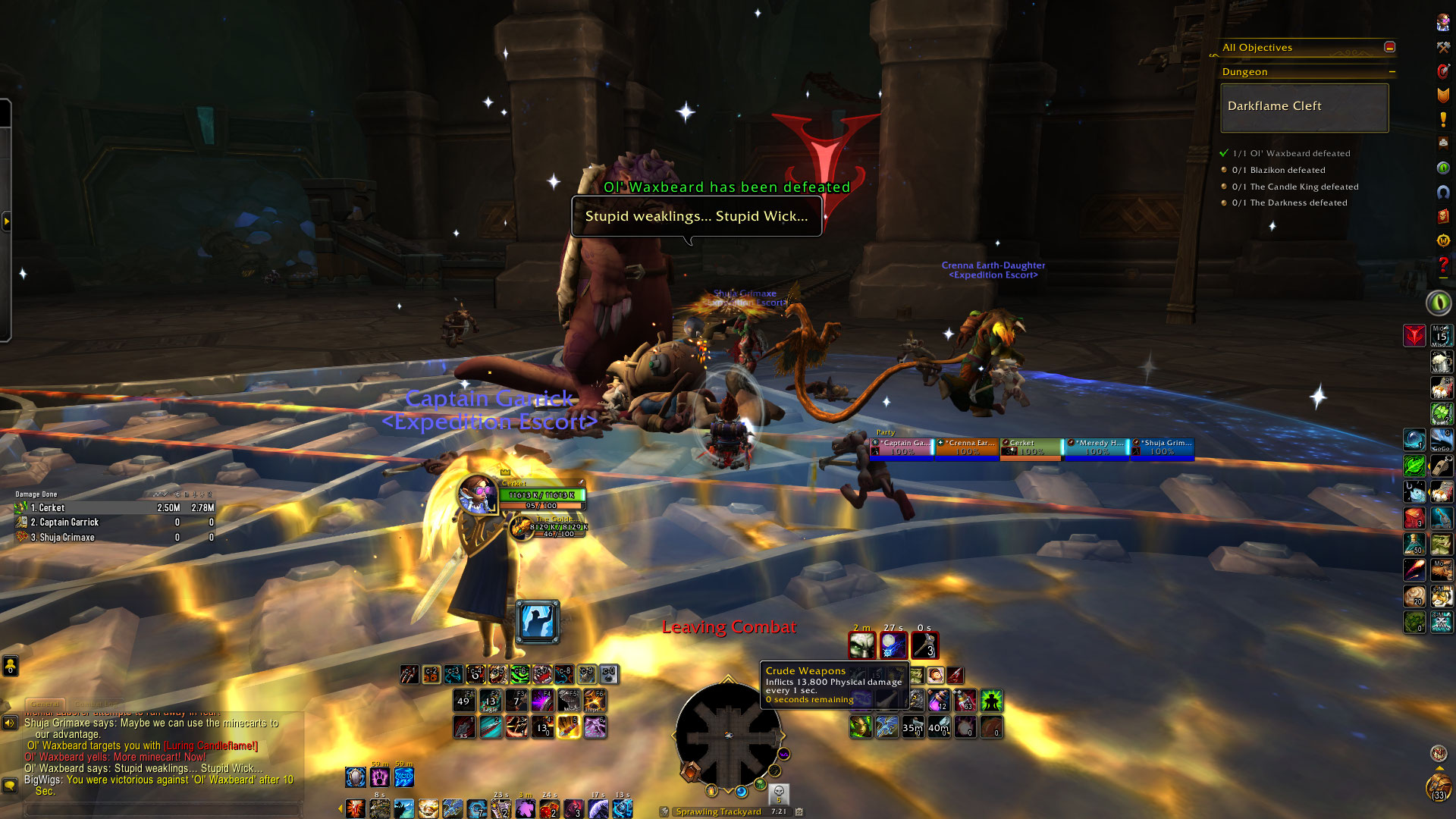The height and width of the screenshot is (819, 1456).
Task: Click the minimap's blue swirl button
Action: 741,792
